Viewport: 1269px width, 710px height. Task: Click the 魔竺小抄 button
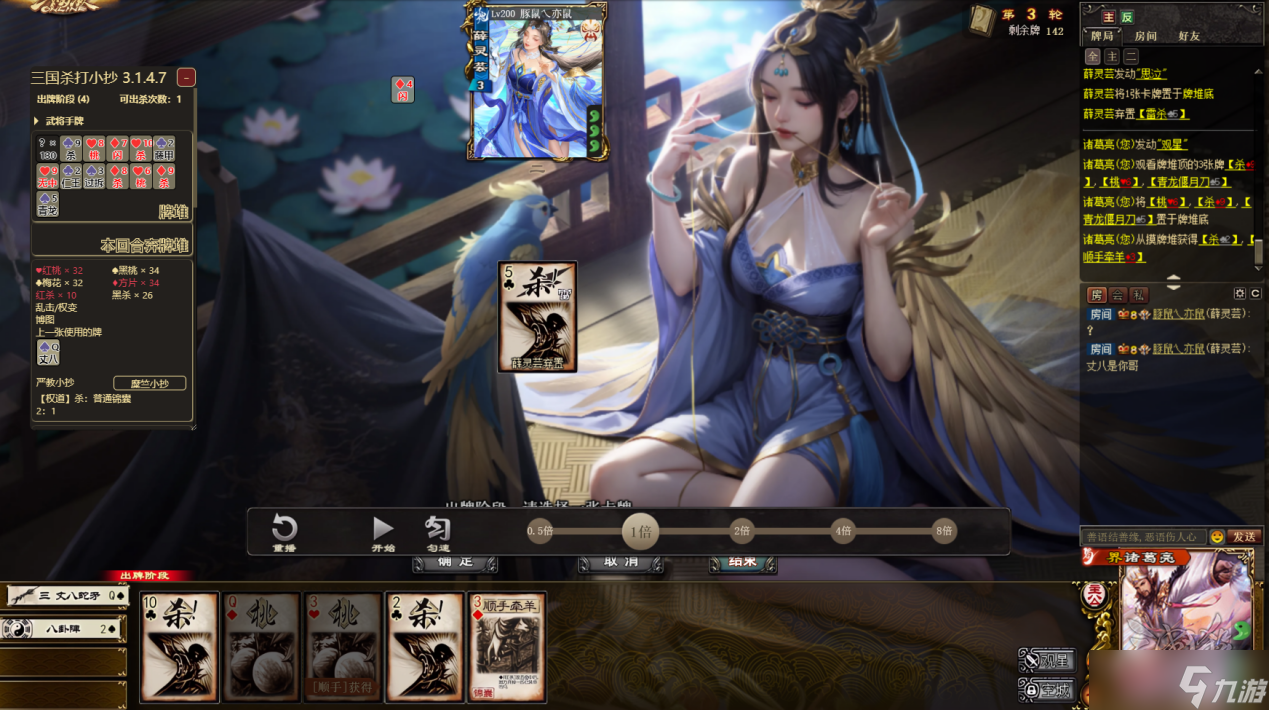point(150,383)
